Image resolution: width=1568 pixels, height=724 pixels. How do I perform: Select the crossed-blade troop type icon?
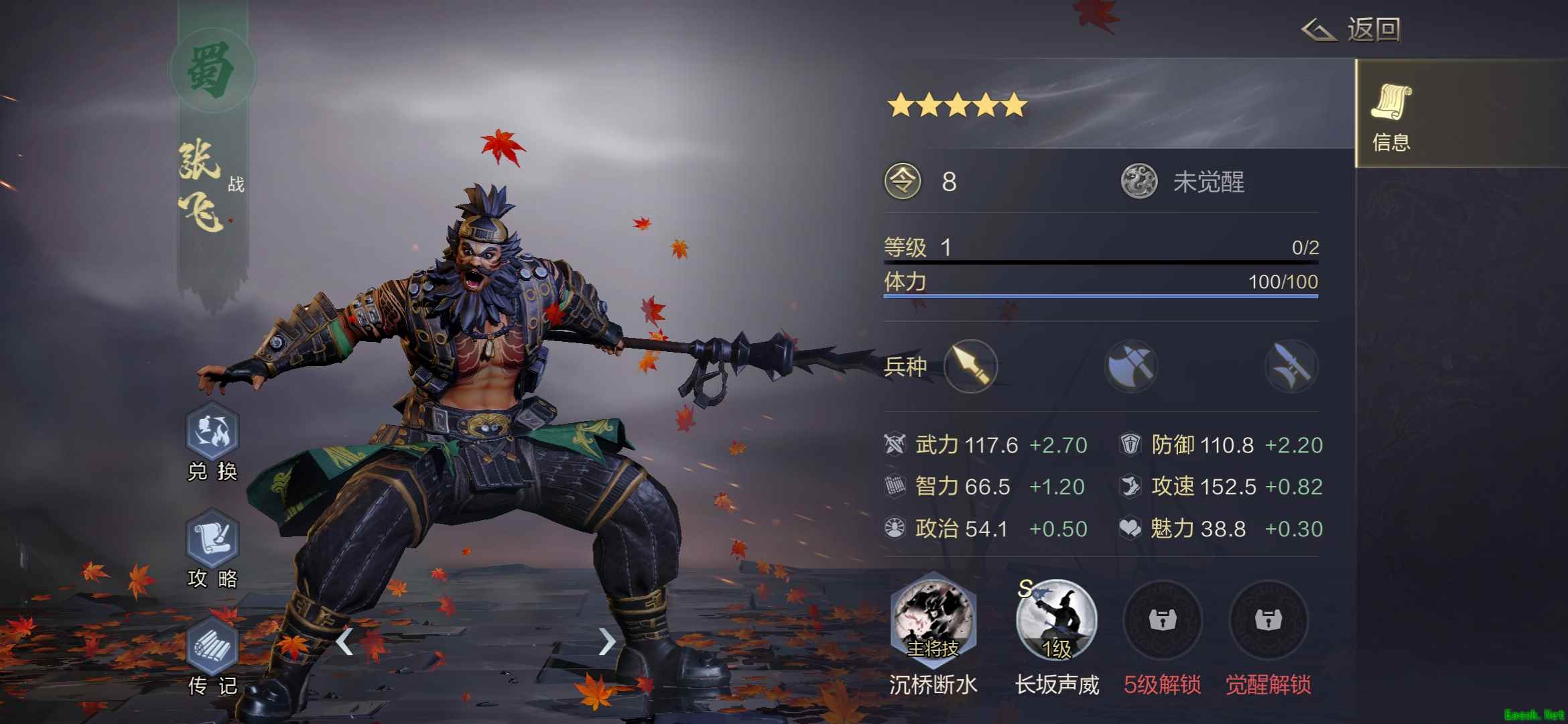[1291, 366]
